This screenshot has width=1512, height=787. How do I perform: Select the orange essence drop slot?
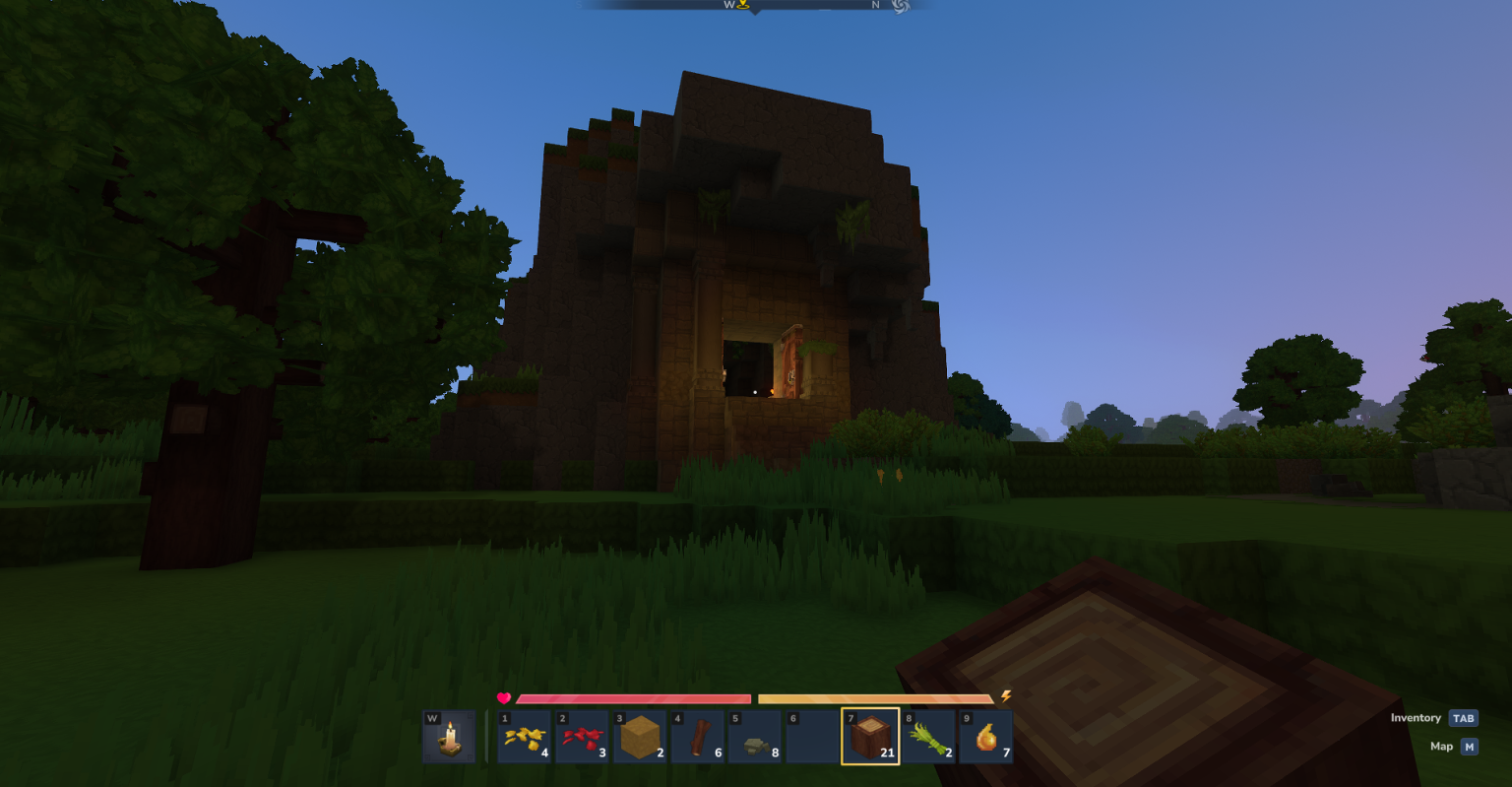[986, 737]
